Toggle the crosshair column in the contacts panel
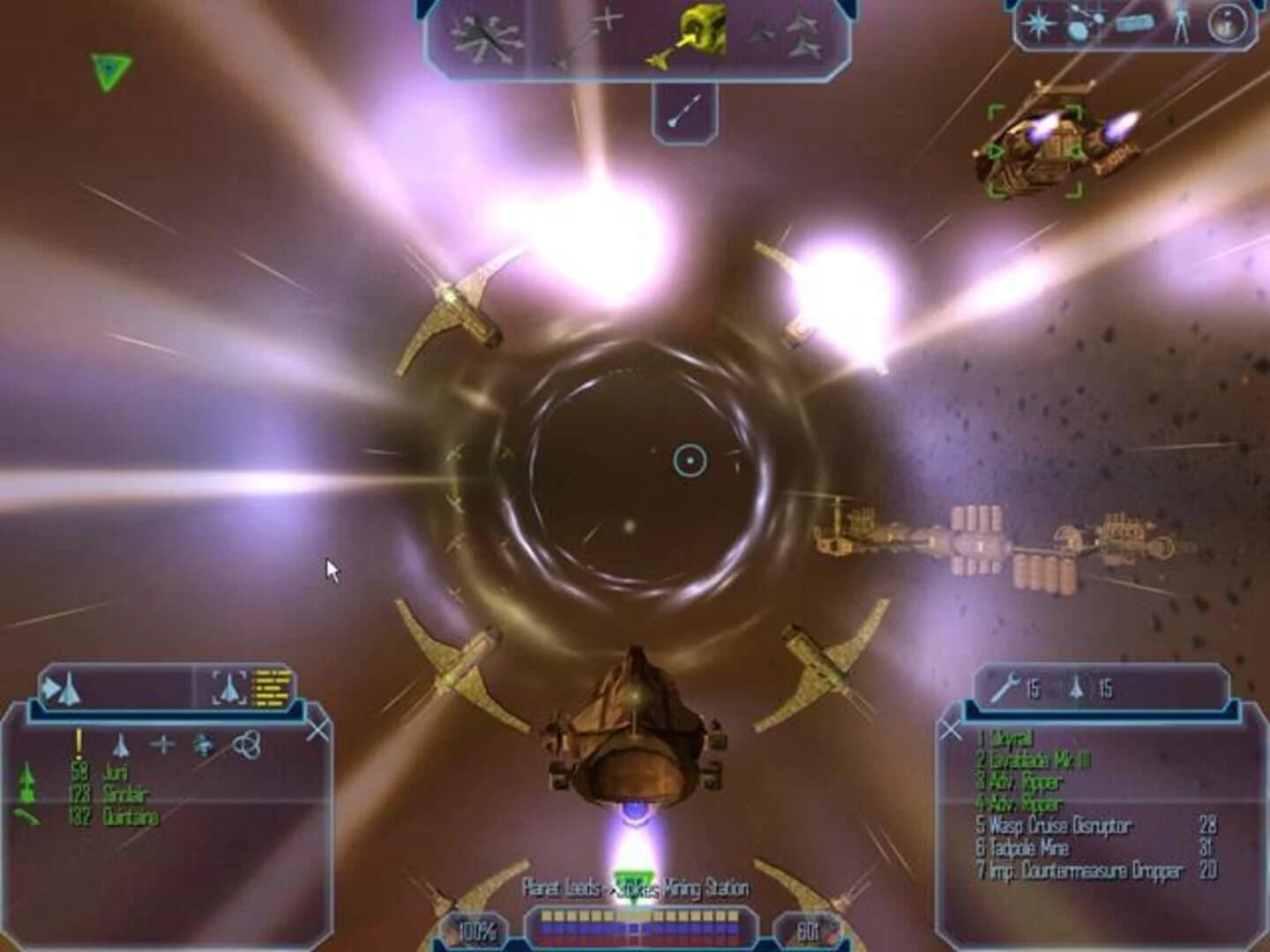The image size is (1270, 952). coord(161,743)
